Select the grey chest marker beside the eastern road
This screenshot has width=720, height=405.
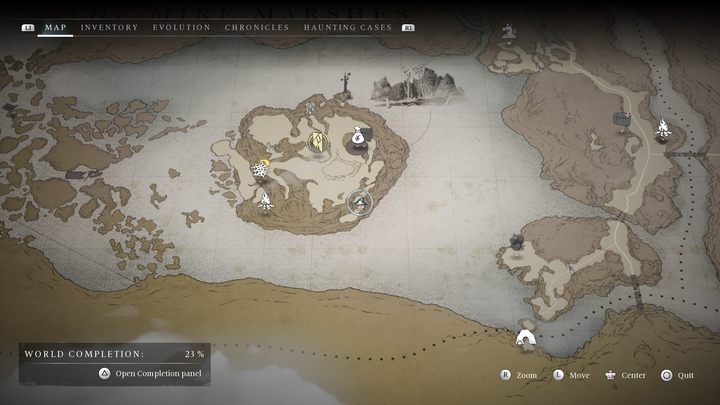pyautogui.click(x=623, y=121)
